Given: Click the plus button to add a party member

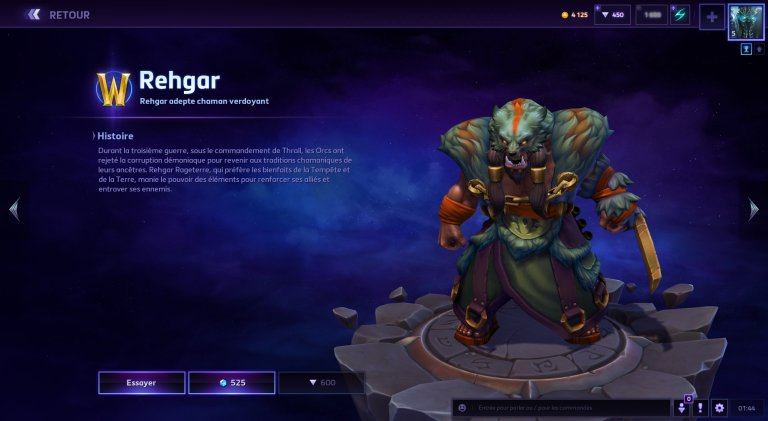Looking at the screenshot, I should click(x=711, y=16).
